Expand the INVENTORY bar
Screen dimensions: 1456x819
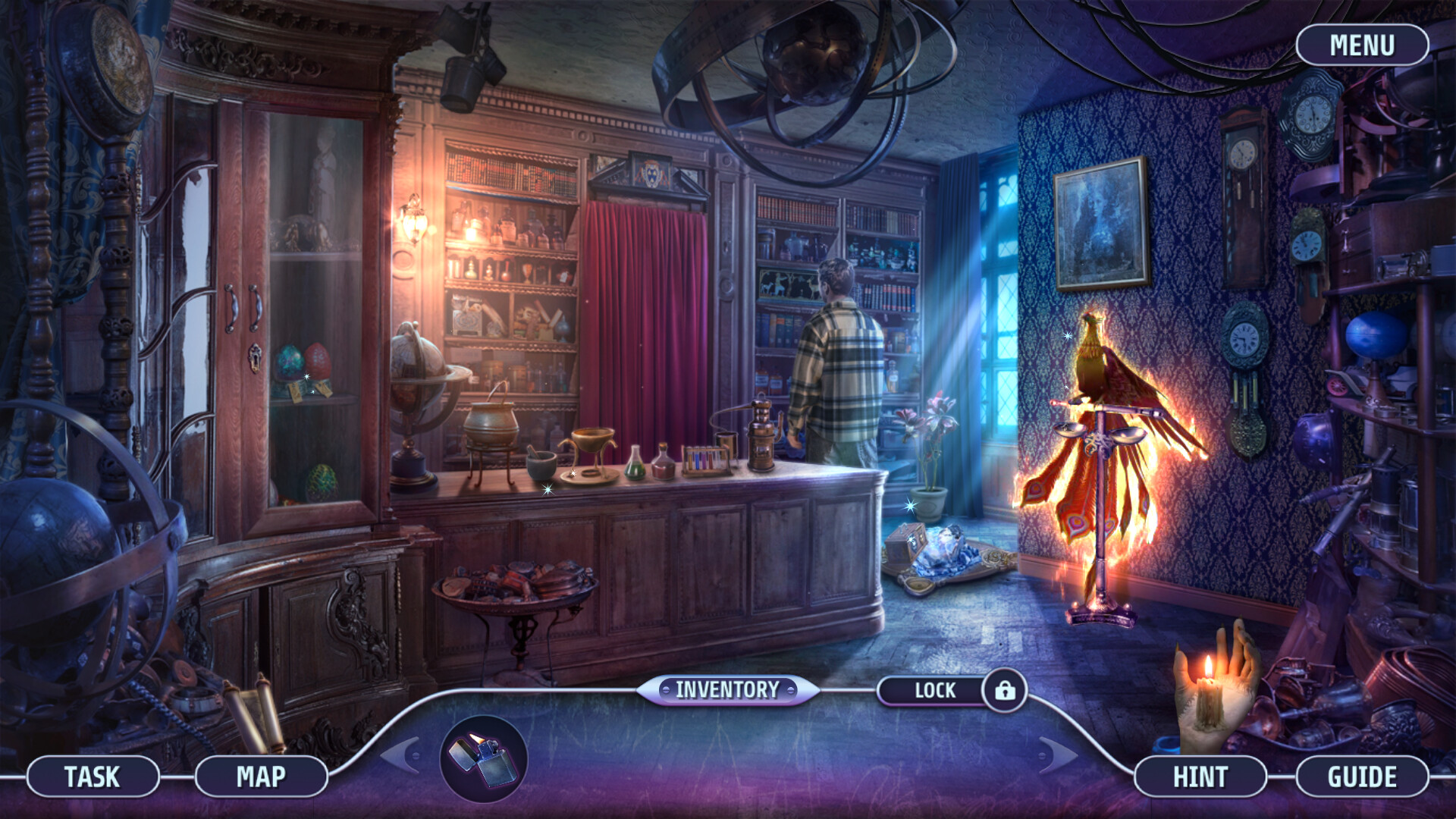pos(726,690)
